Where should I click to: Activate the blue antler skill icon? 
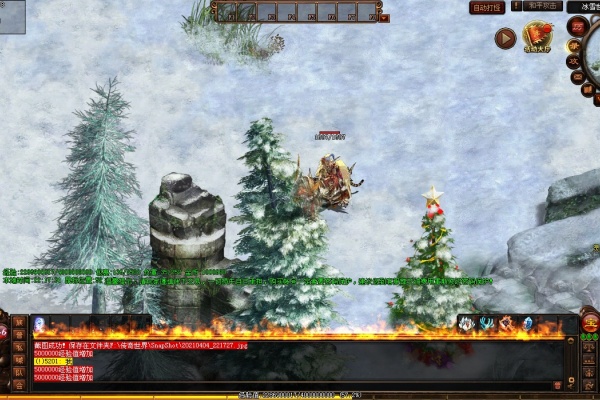(485, 323)
